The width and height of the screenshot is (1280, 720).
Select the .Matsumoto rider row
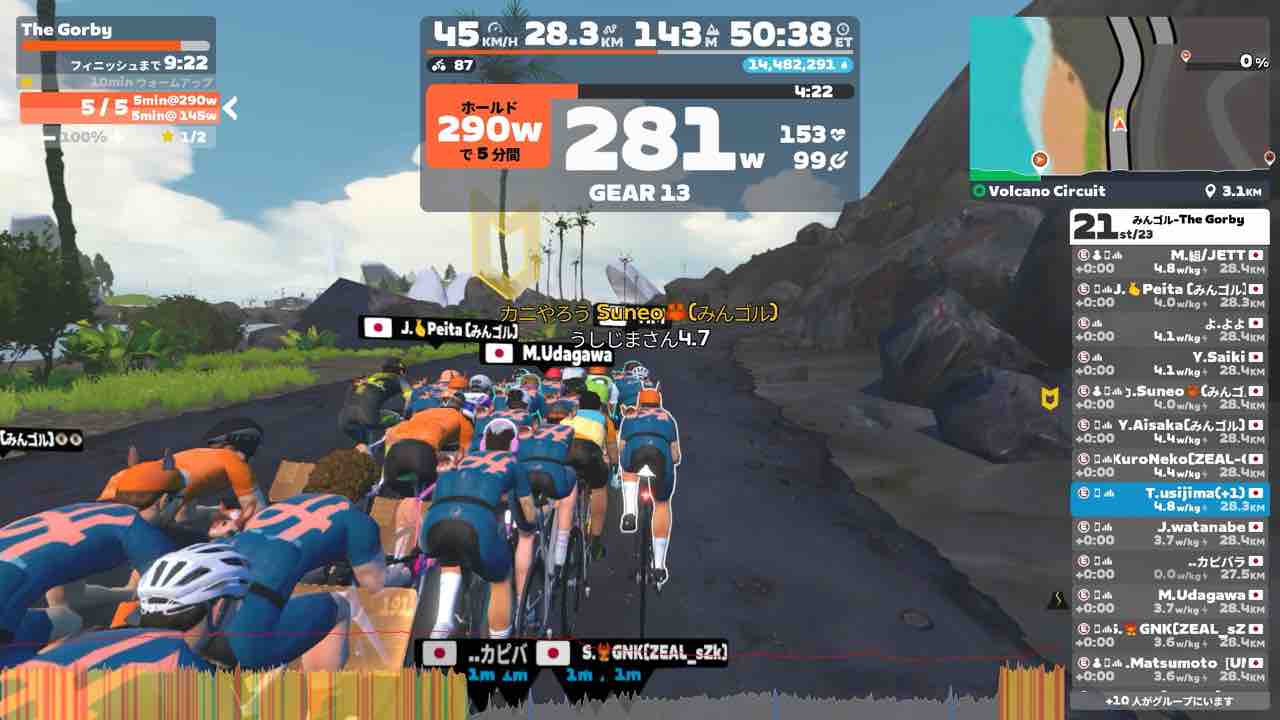pyautogui.click(x=1169, y=669)
